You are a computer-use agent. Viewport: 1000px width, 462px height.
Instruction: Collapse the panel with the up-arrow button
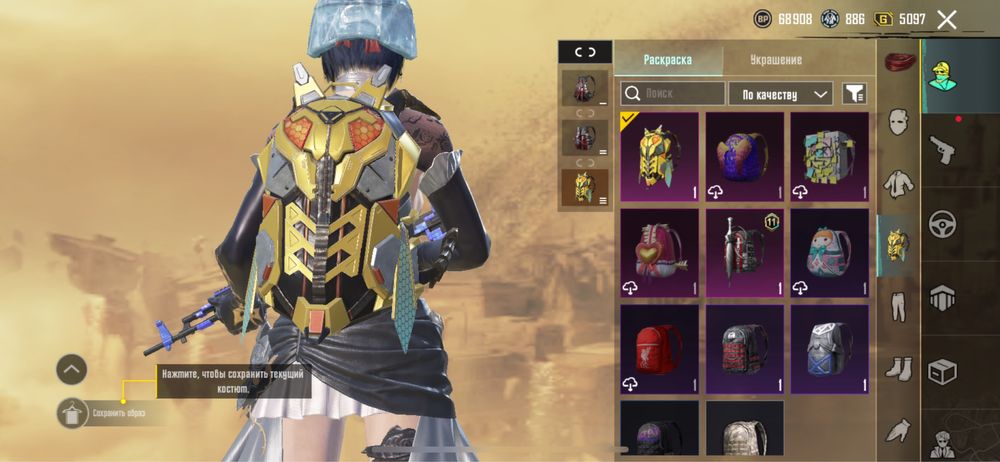pyautogui.click(x=71, y=369)
